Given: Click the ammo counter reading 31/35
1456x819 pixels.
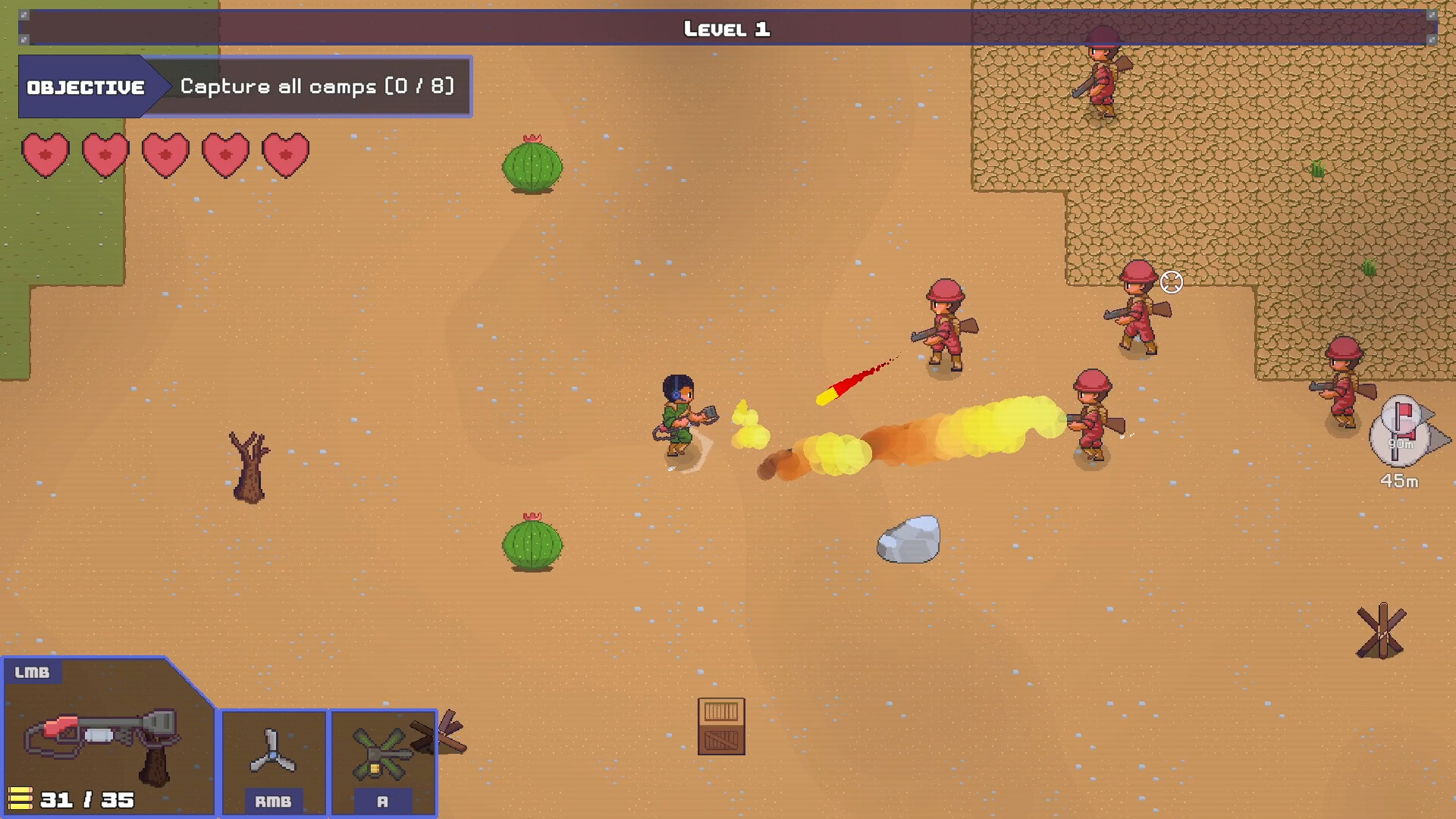Looking at the screenshot, I should (x=86, y=799).
